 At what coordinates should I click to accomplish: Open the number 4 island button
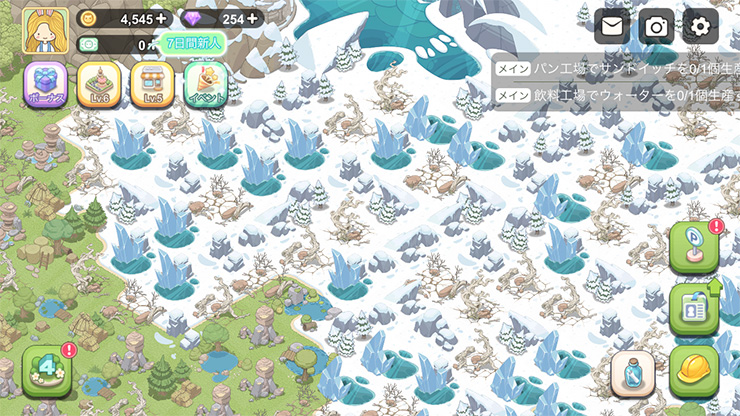[x=47, y=371]
